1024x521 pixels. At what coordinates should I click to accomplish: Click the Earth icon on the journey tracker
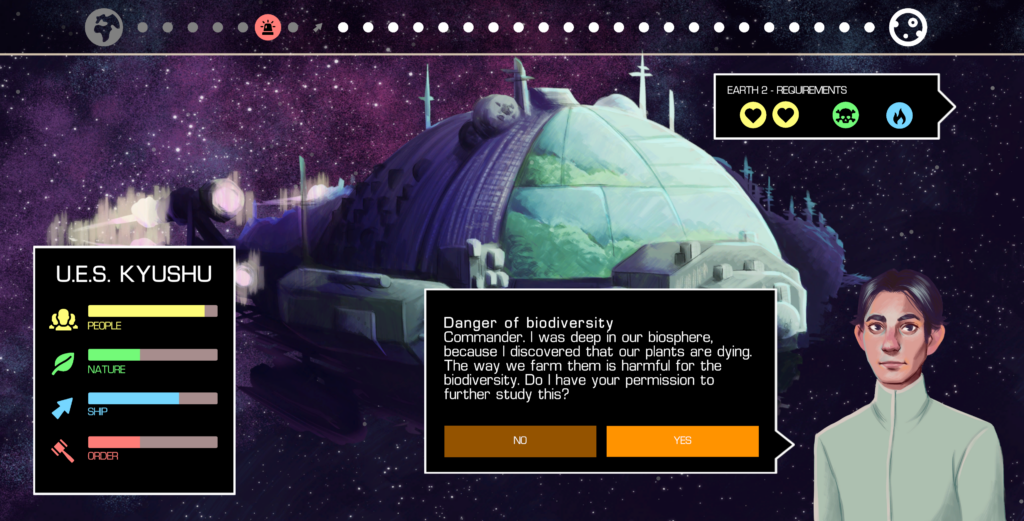104,27
